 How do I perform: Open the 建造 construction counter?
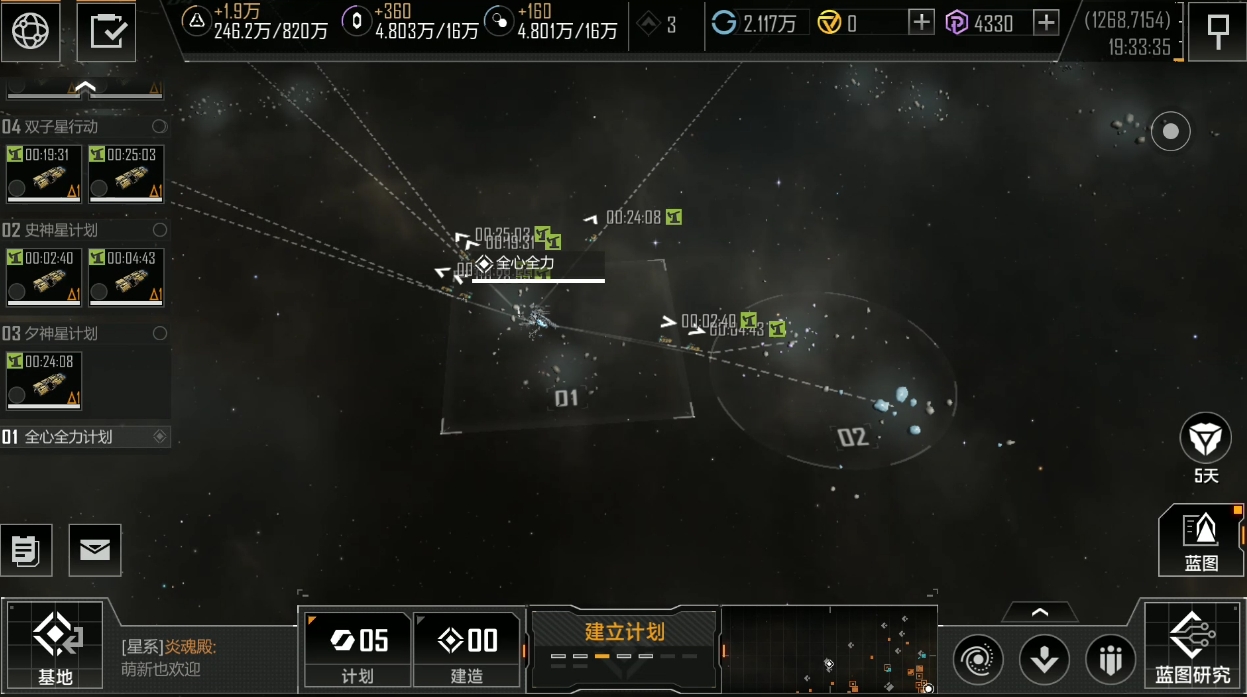pos(467,649)
